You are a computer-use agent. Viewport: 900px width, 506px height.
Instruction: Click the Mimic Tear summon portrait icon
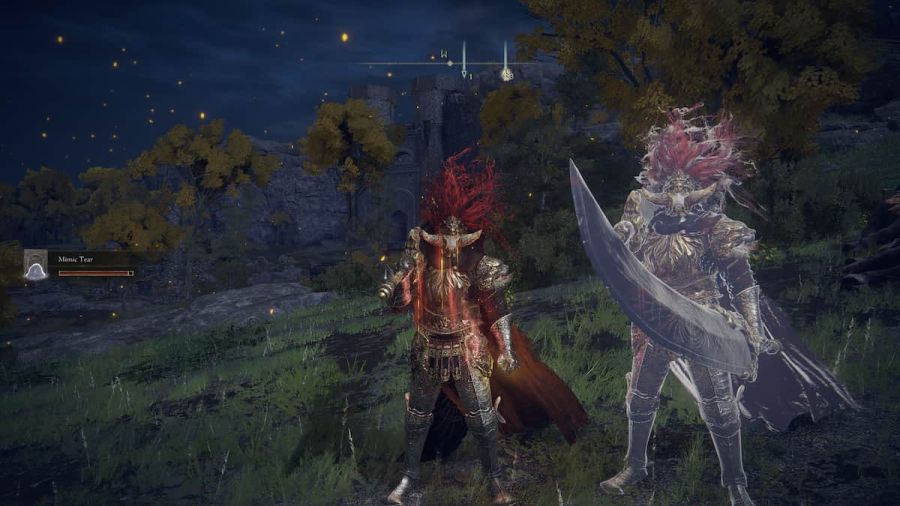[36, 264]
